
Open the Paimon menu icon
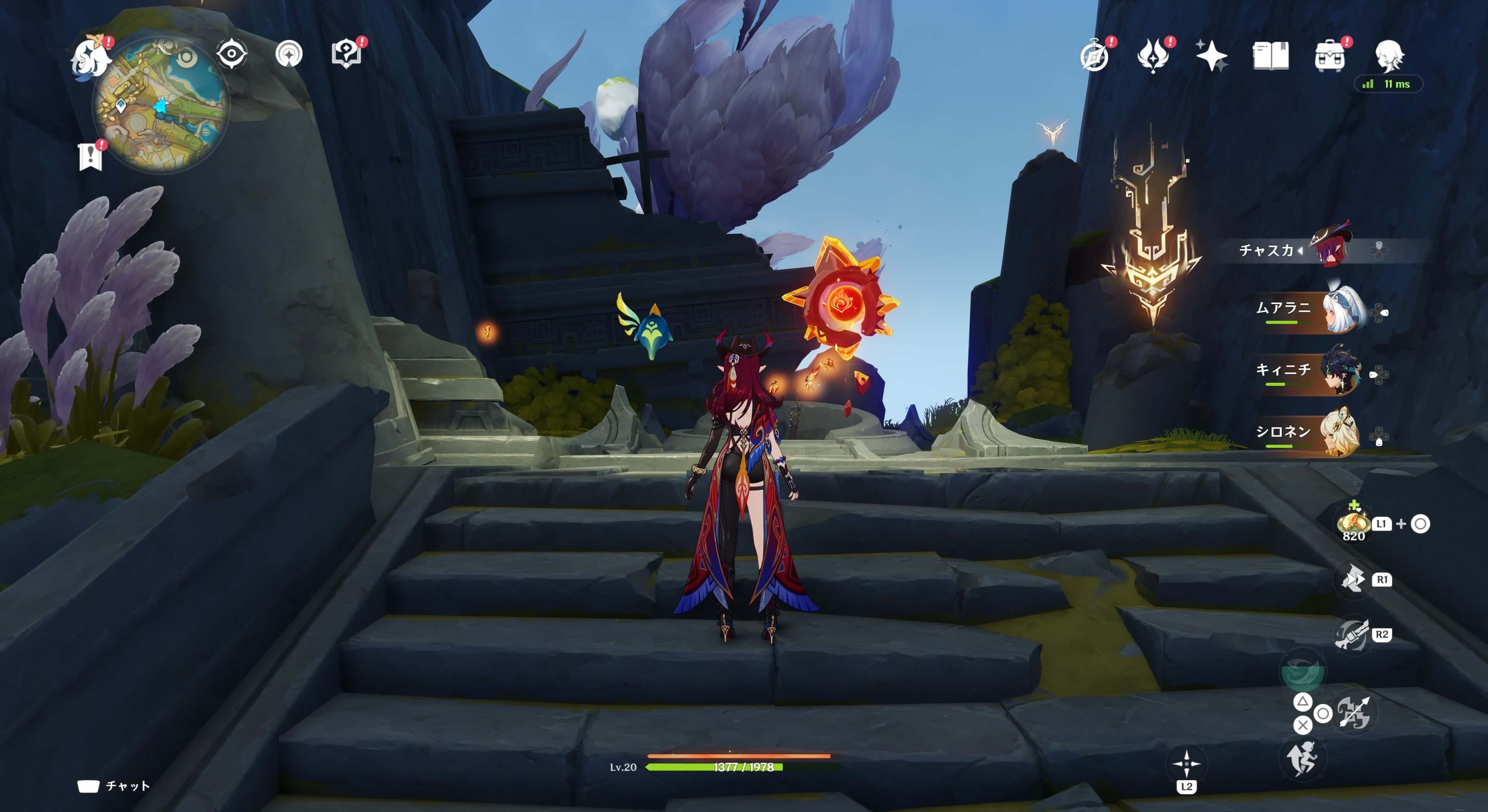(x=91, y=57)
